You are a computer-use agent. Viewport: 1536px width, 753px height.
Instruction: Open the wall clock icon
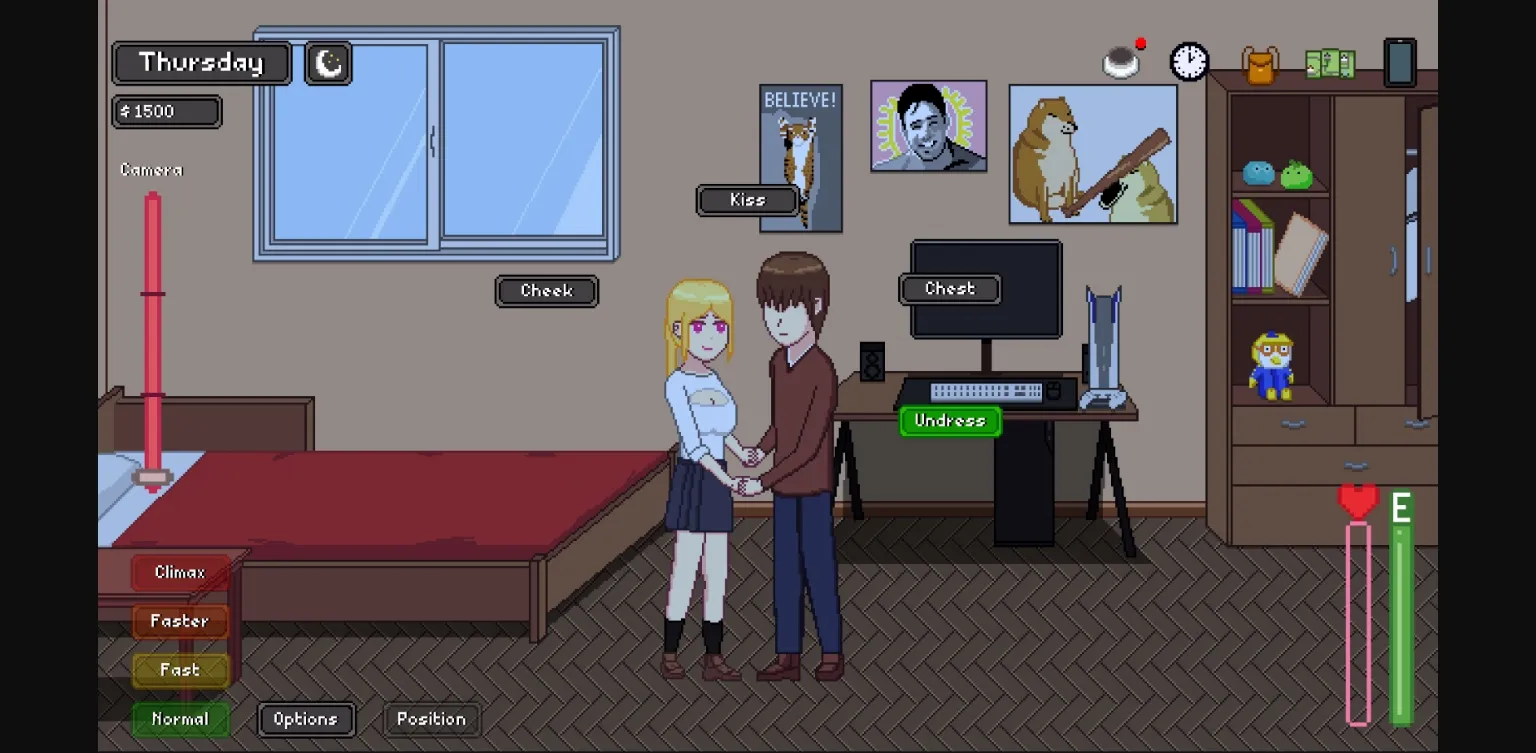1188,61
